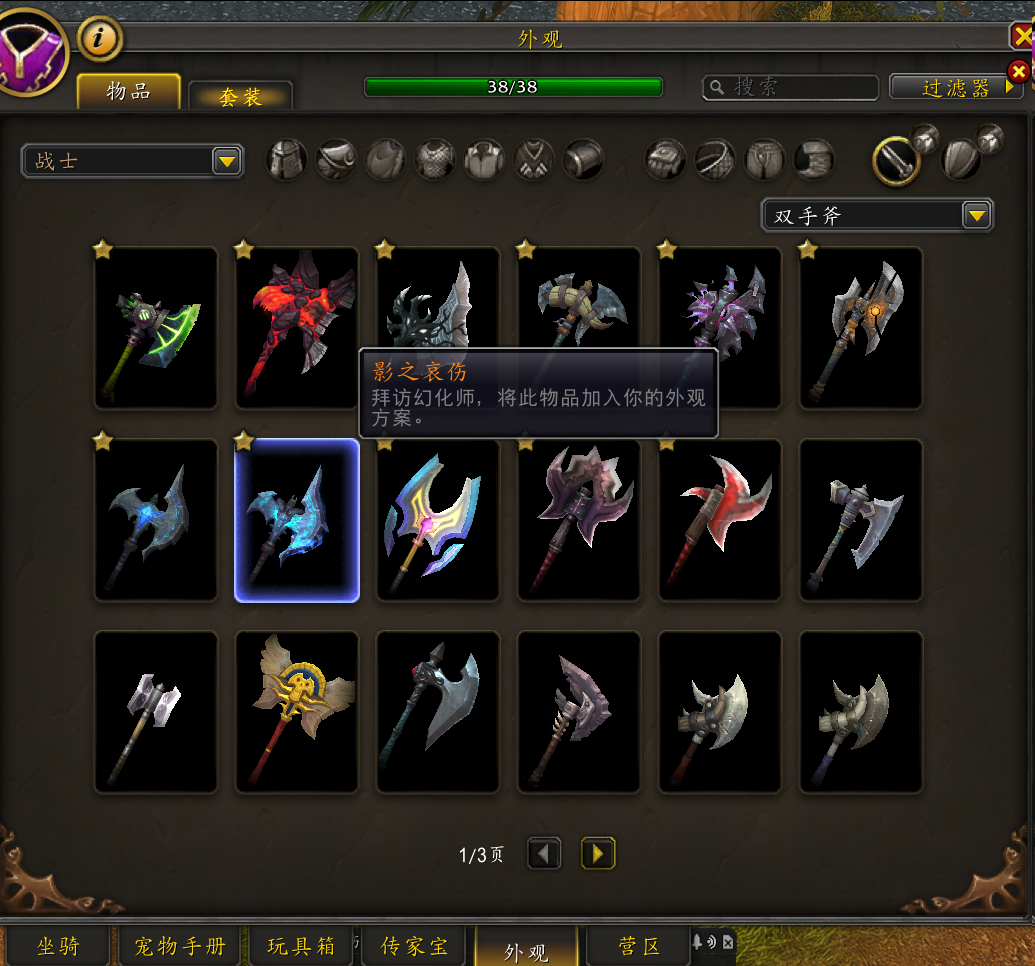Close the 外观 window

point(1022,37)
